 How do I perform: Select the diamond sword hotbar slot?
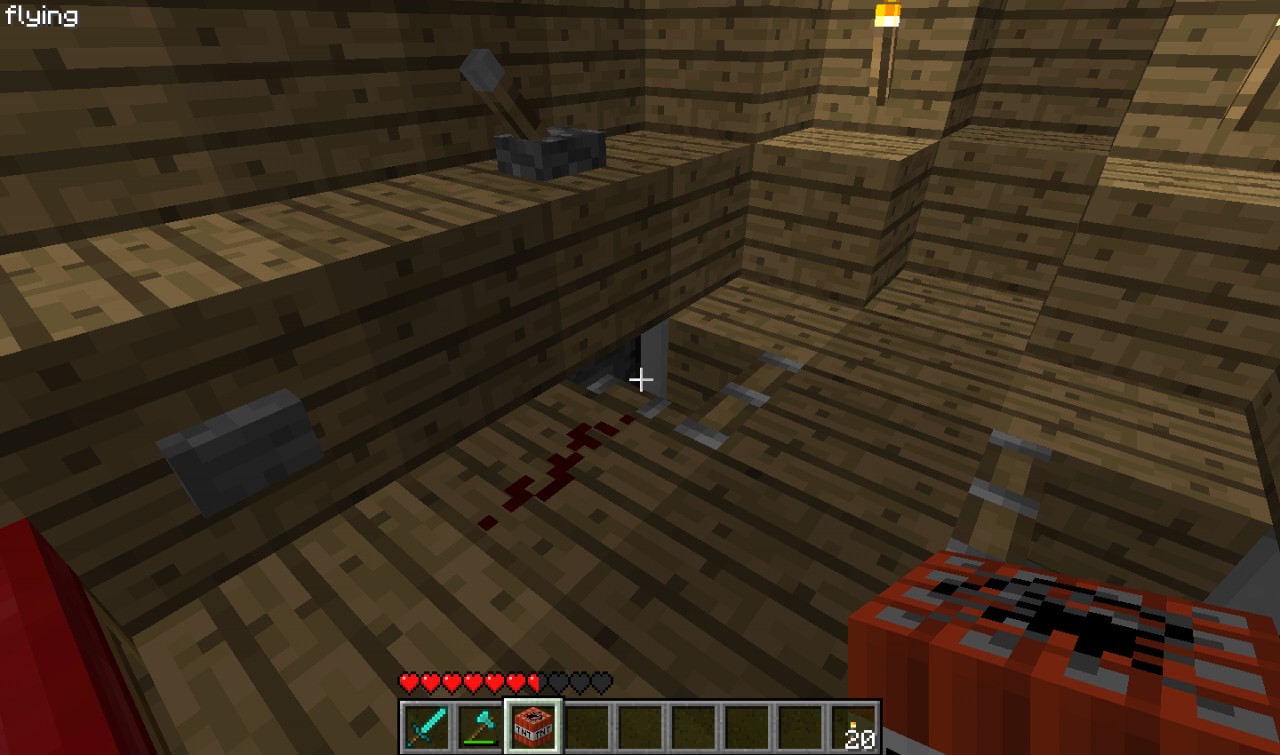point(426,726)
